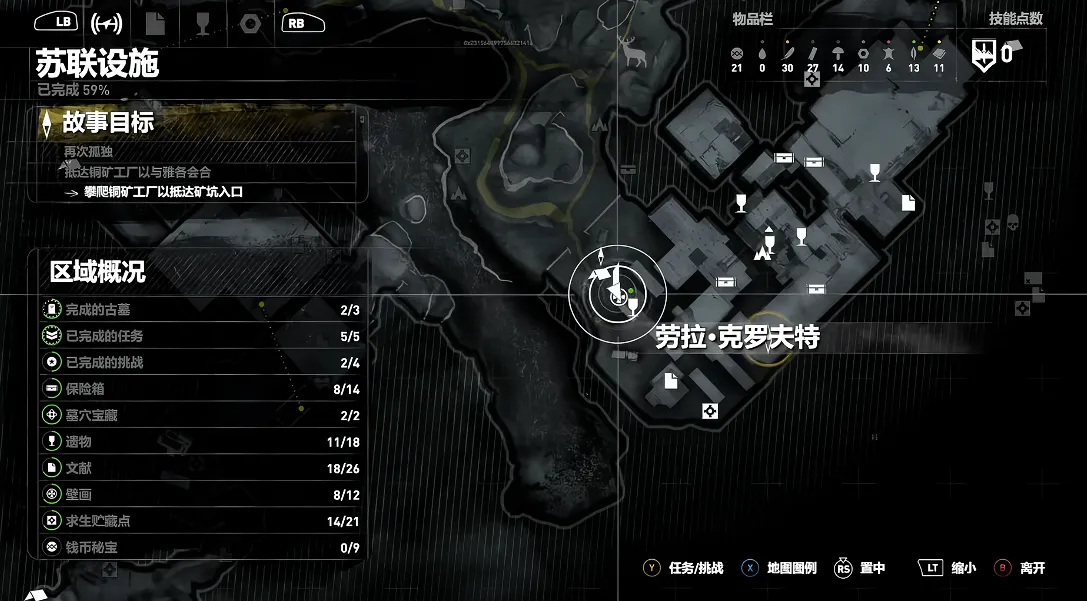Click the skull marker on the map
1087x601 pixels.
[x=1011, y=222]
